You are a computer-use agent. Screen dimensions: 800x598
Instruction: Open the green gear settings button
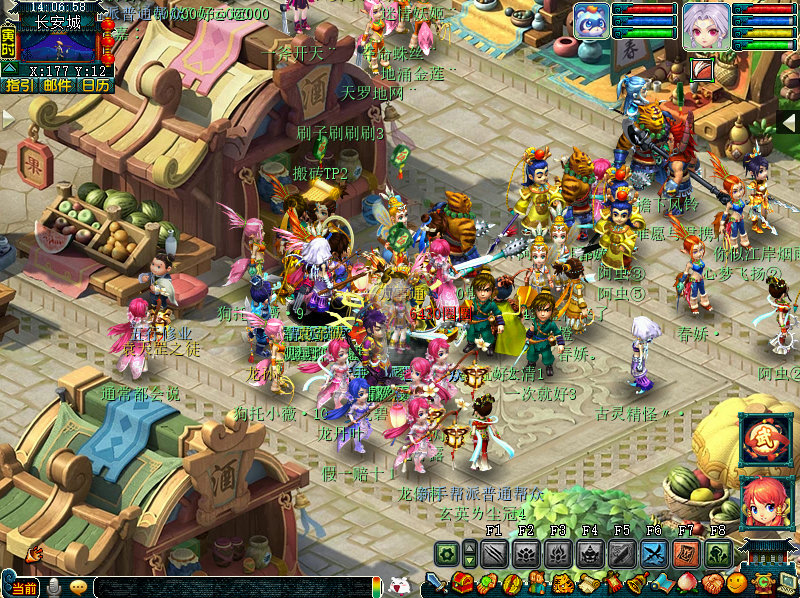(447, 554)
